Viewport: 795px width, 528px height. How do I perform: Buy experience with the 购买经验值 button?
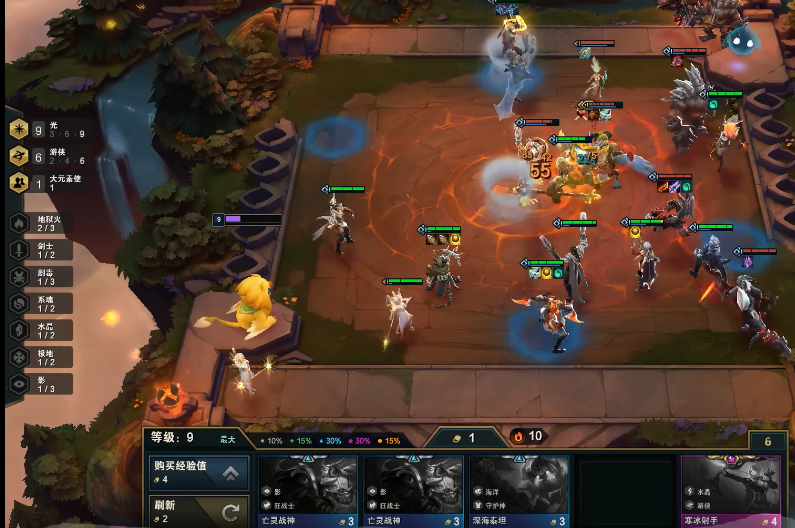point(198,472)
